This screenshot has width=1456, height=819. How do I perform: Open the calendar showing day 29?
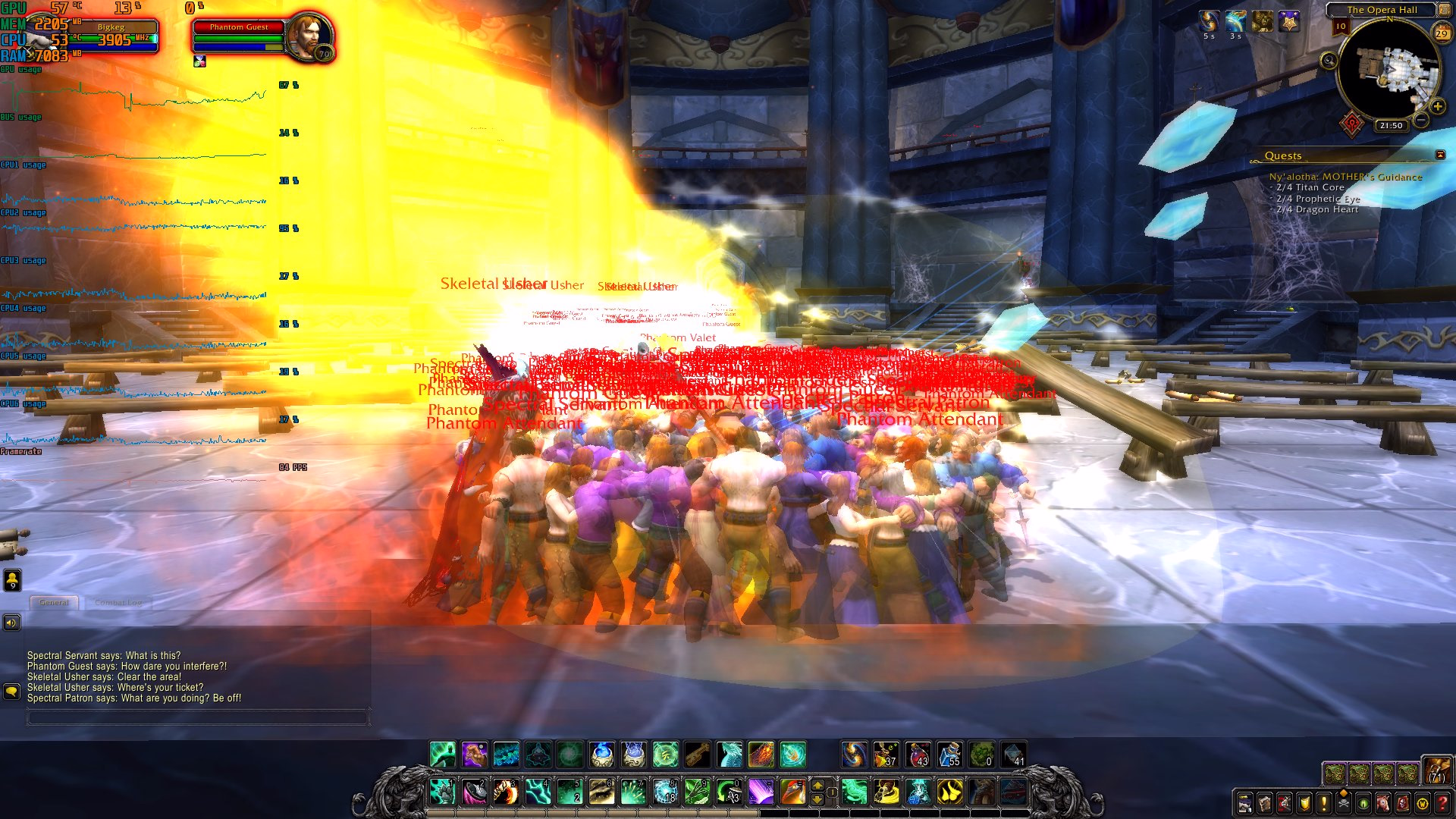pos(1442,33)
